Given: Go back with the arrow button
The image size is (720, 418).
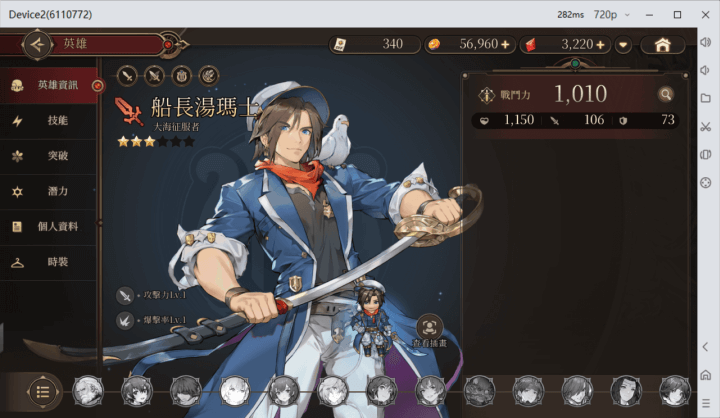Looking at the screenshot, I should click(x=37, y=44).
